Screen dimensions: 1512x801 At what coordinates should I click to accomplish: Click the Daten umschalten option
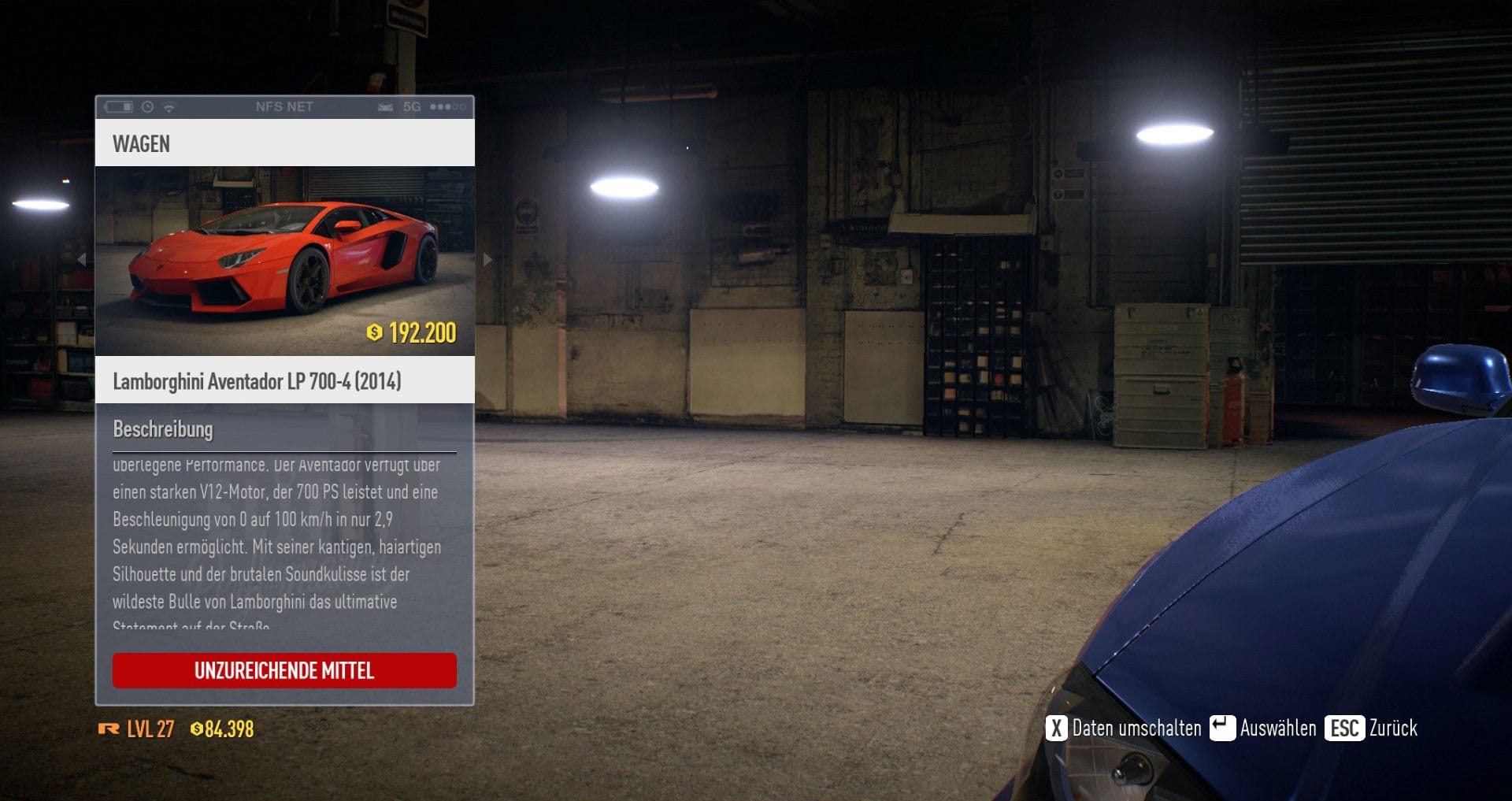[1124, 728]
